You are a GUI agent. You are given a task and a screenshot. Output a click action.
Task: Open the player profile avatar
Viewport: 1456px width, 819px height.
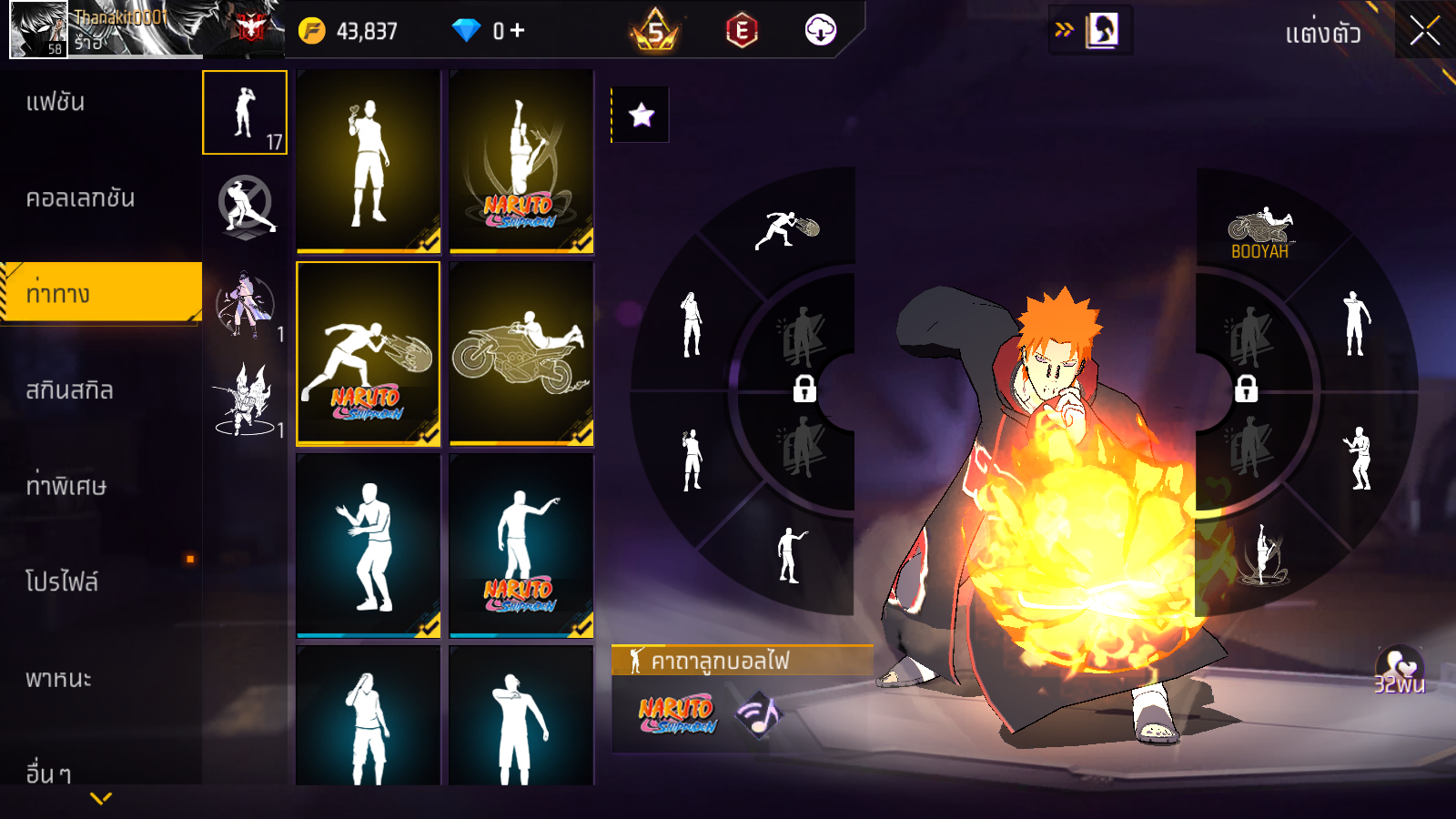click(38, 29)
